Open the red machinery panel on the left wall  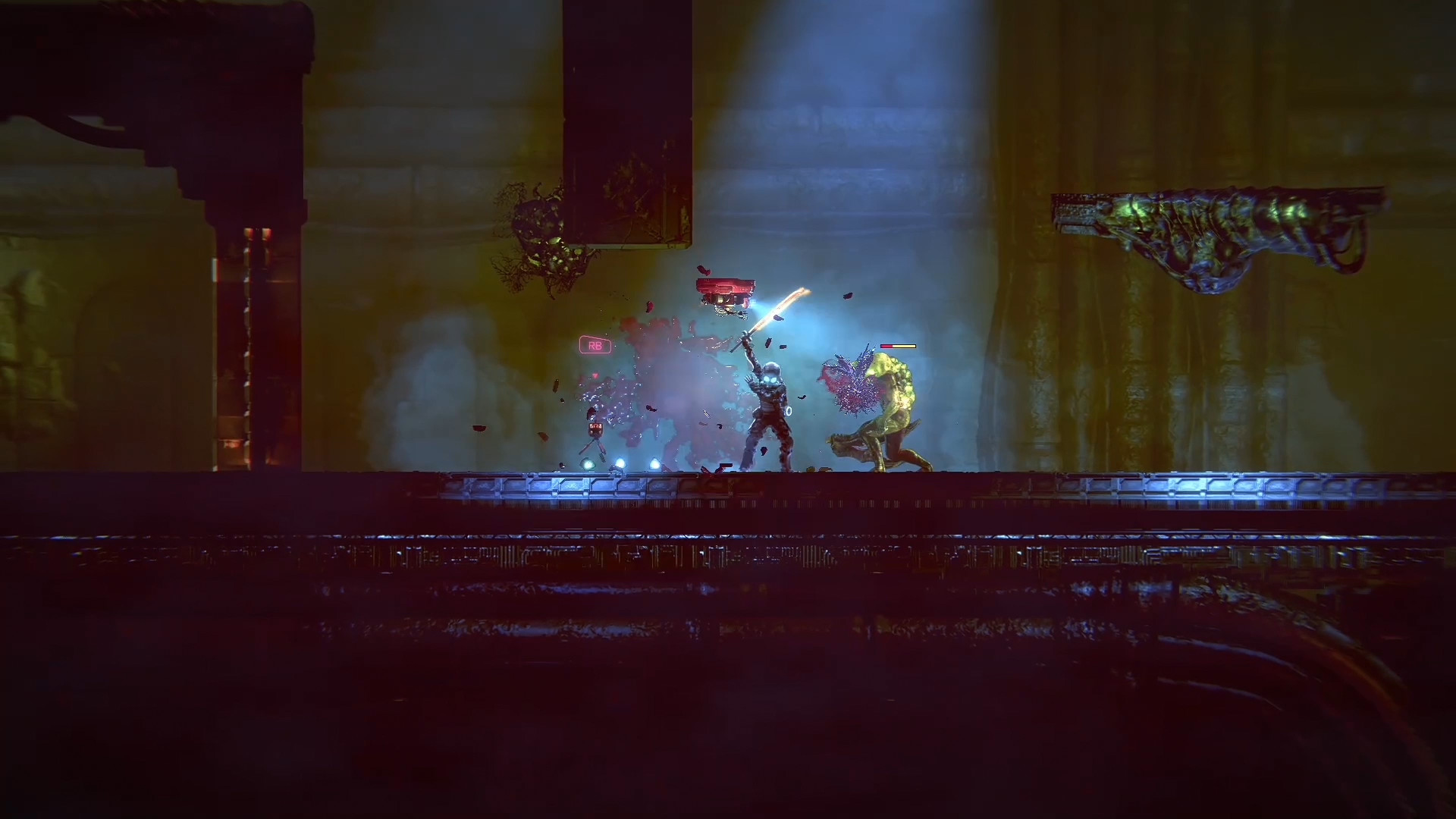(250, 318)
